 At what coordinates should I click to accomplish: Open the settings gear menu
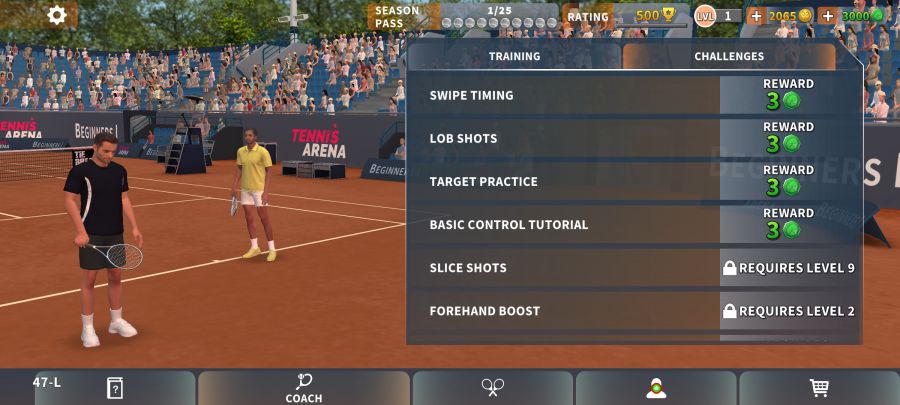pyautogui.click(x=57, y=15)
